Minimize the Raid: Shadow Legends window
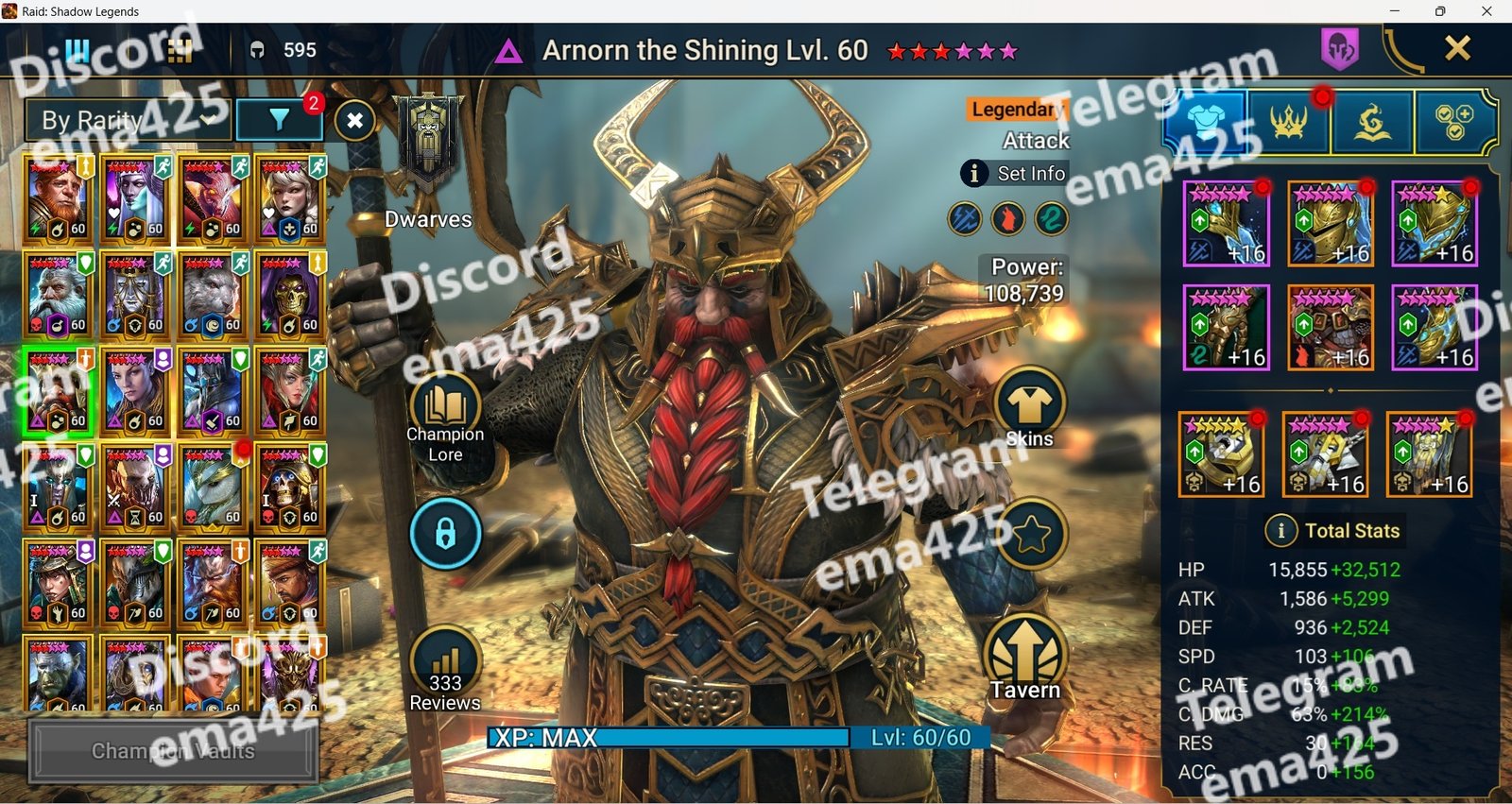1512x804 pixels. pos(1394,11)
